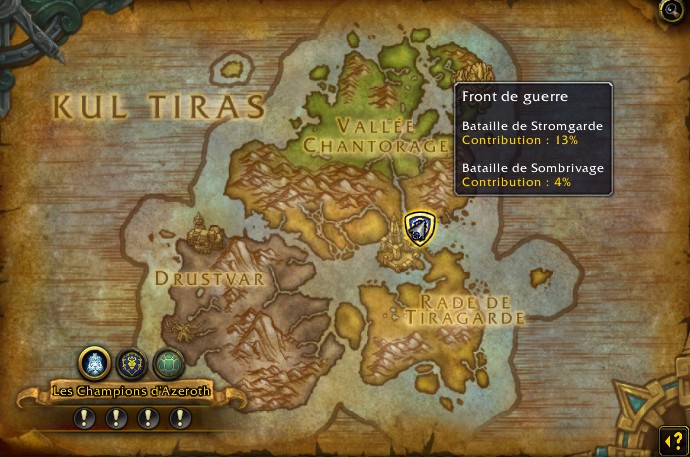Select the green turtle emissary icon
690x457 pixels.
point(168,362)
